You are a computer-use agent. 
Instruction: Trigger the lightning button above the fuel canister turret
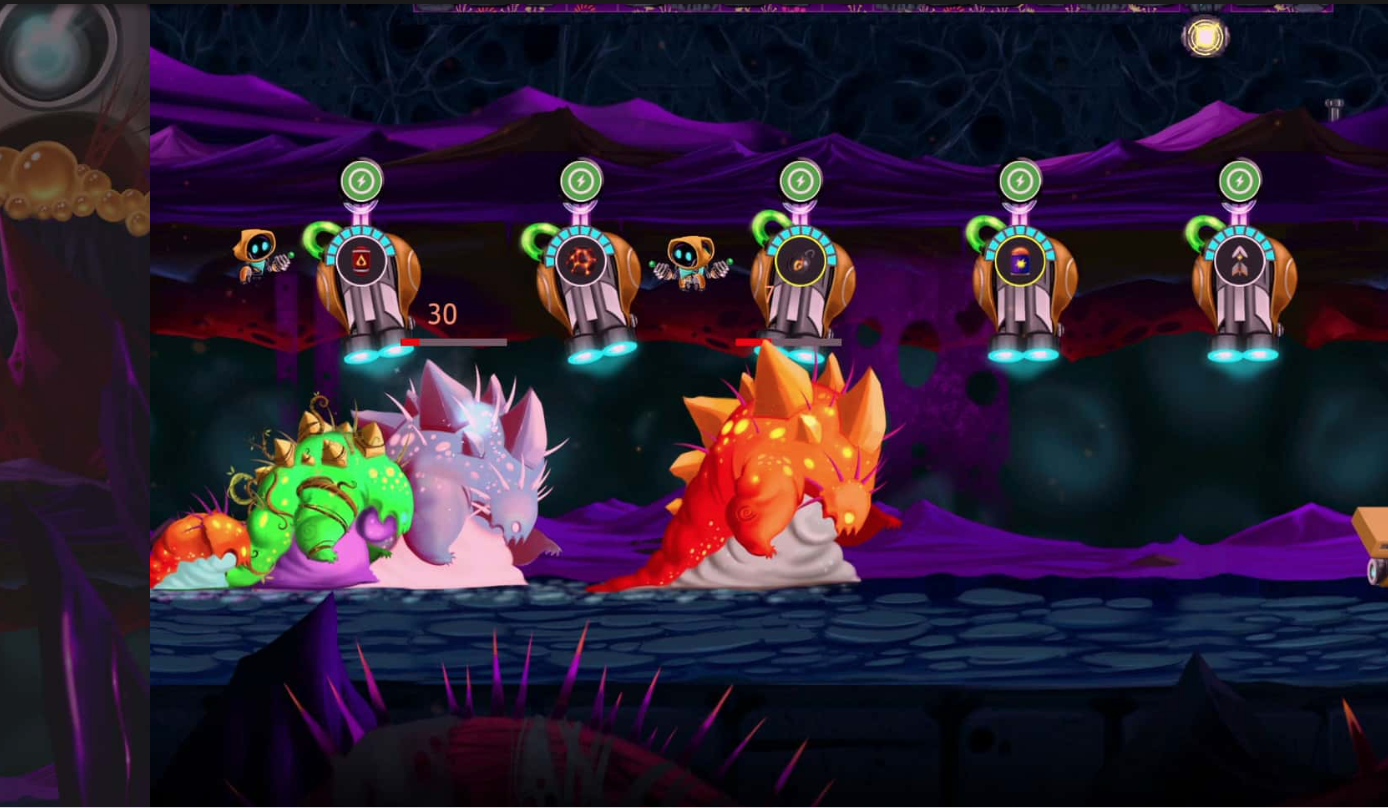tap(361, 181)
